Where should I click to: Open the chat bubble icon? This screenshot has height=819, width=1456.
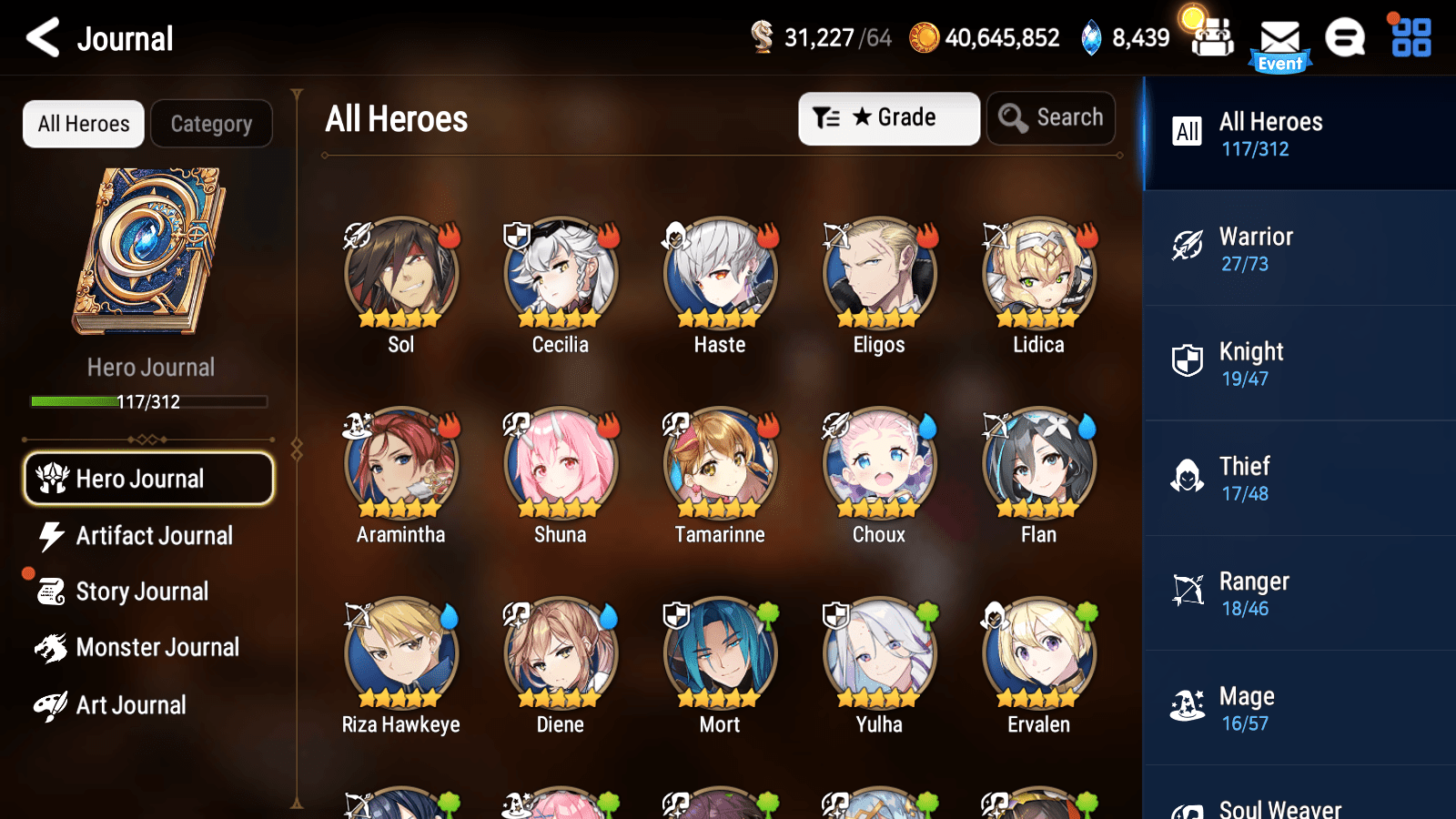coord(1344,39)
